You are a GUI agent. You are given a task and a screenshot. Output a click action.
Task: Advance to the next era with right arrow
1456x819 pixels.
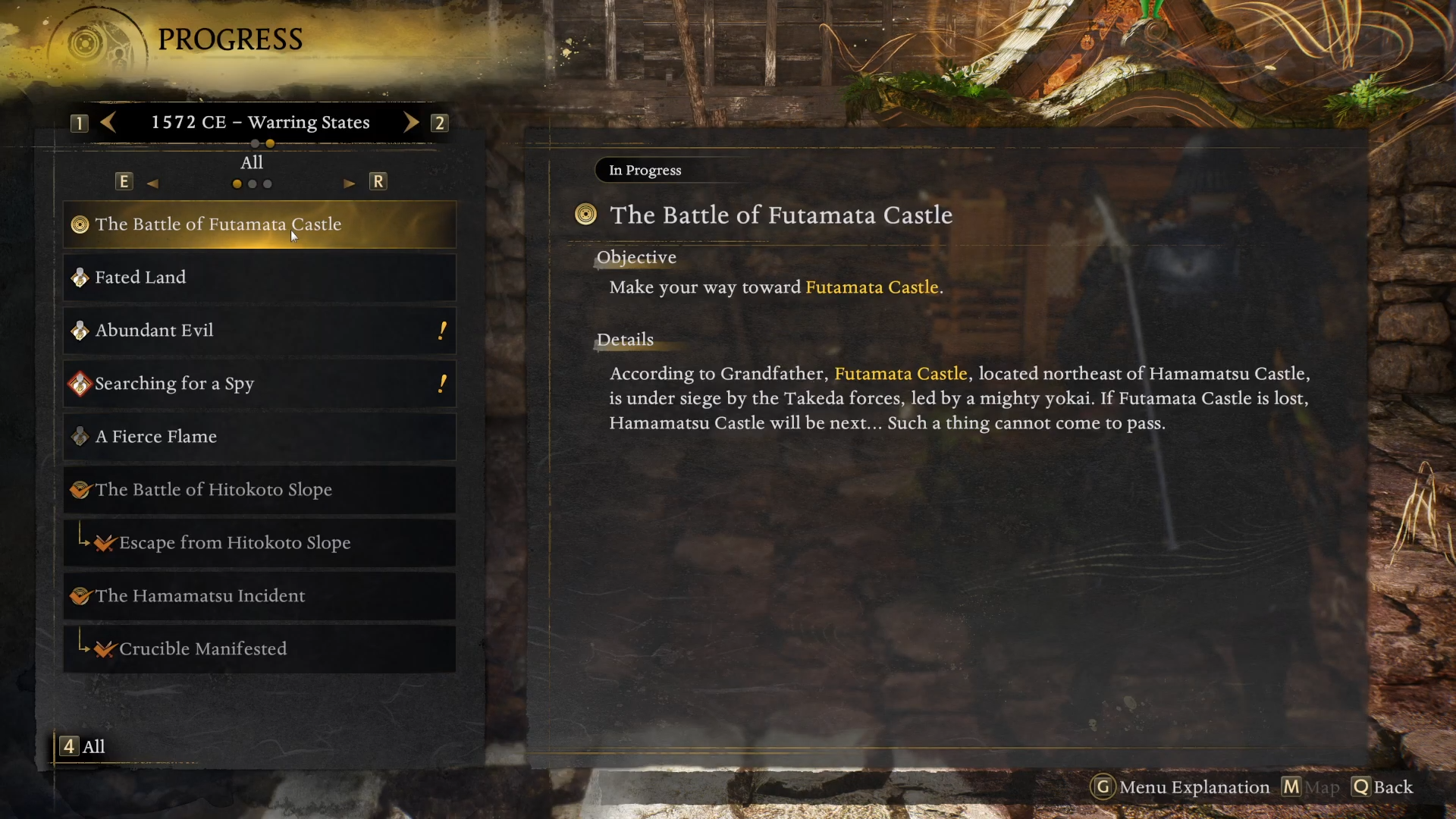pos(410,122)
